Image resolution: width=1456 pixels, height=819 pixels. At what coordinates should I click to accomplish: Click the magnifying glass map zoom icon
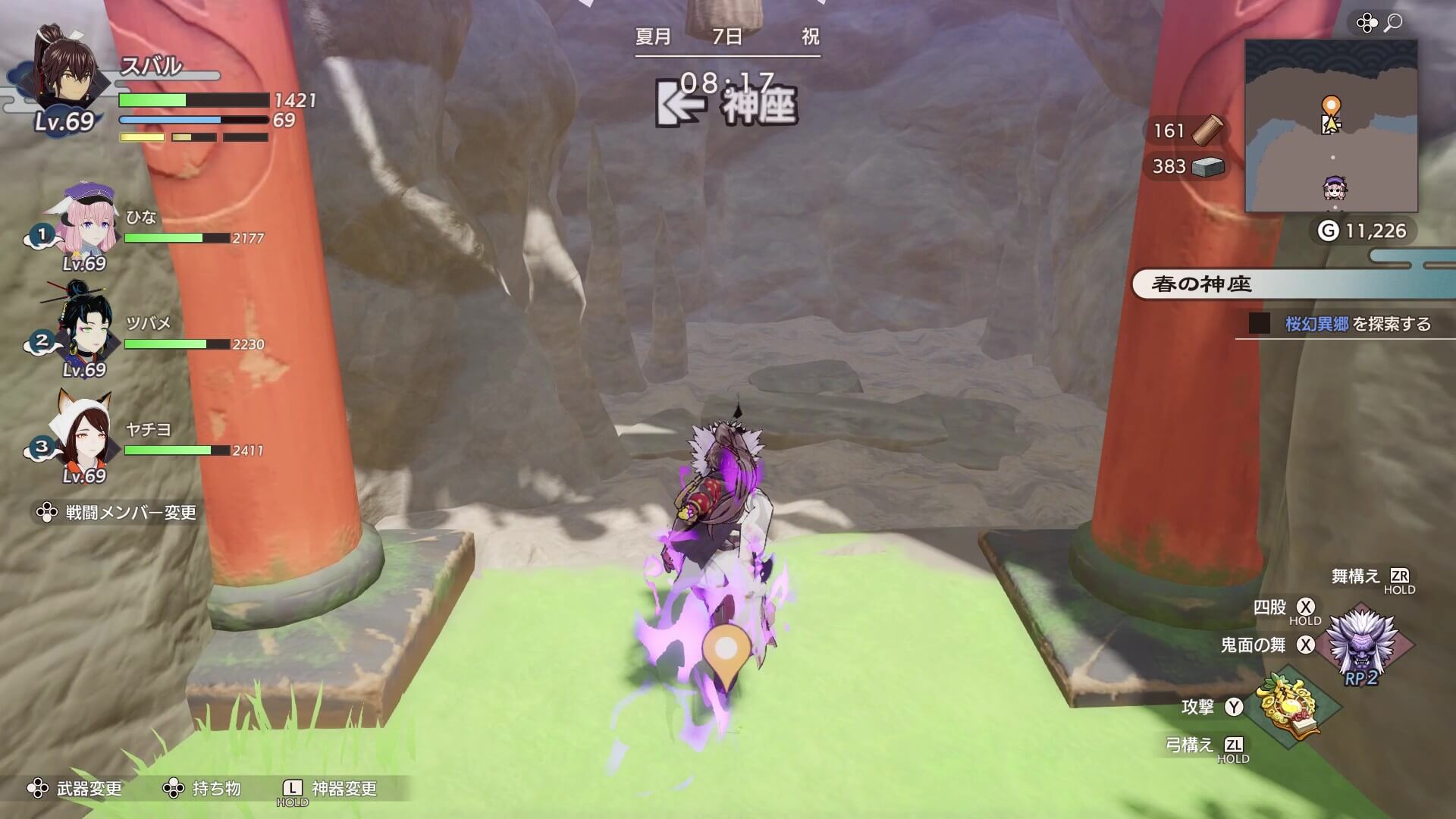pos(1392,24)
